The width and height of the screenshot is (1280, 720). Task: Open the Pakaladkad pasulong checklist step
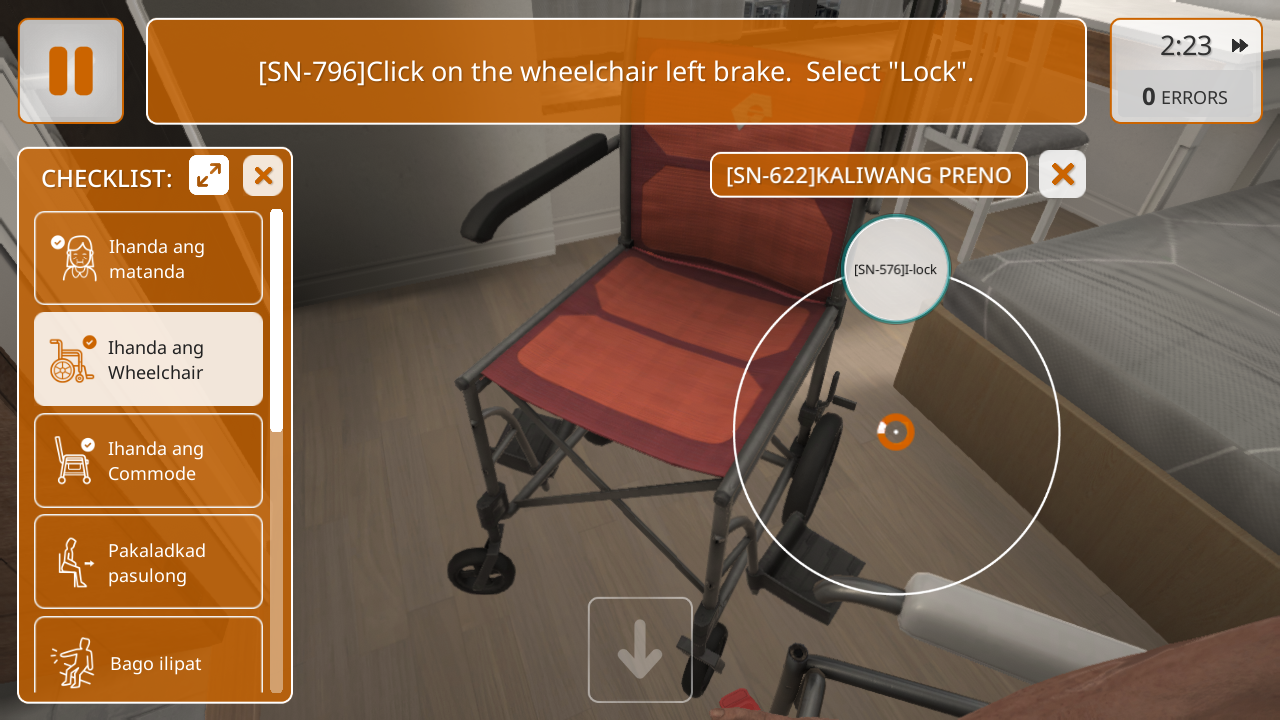point(148,562)
